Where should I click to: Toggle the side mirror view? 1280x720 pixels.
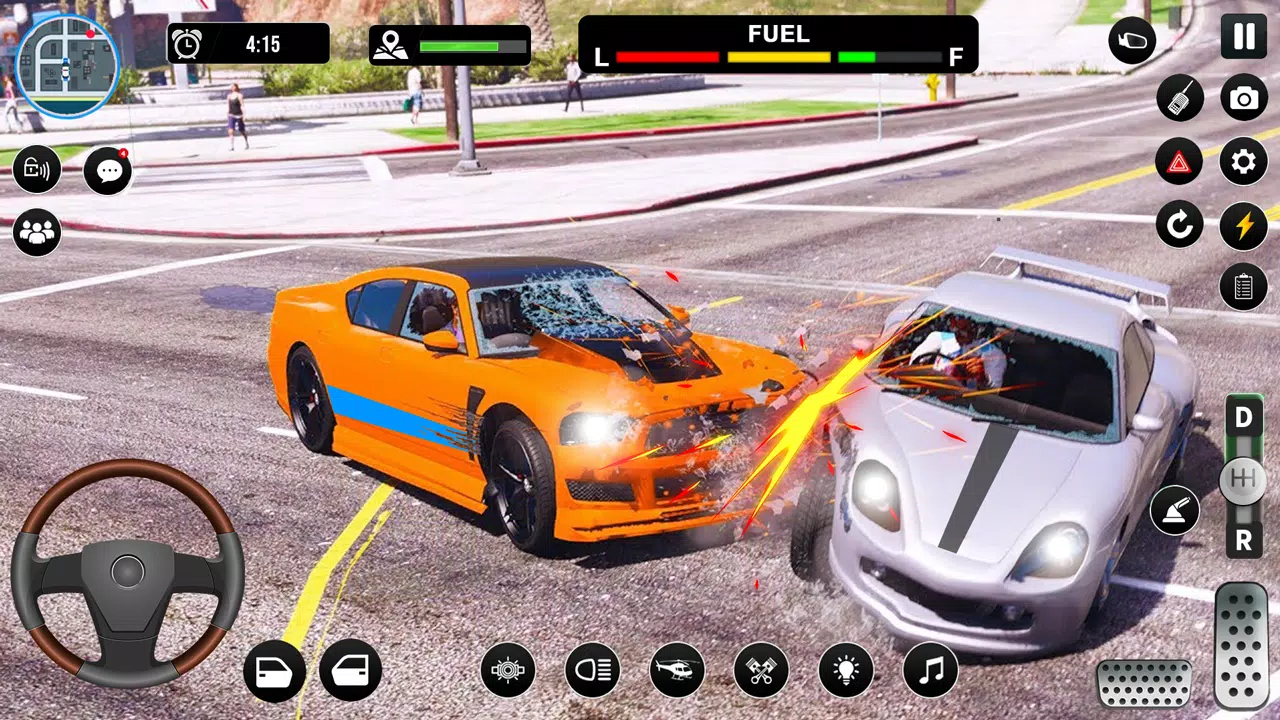pyautogui.click(x=1132, y=42)
